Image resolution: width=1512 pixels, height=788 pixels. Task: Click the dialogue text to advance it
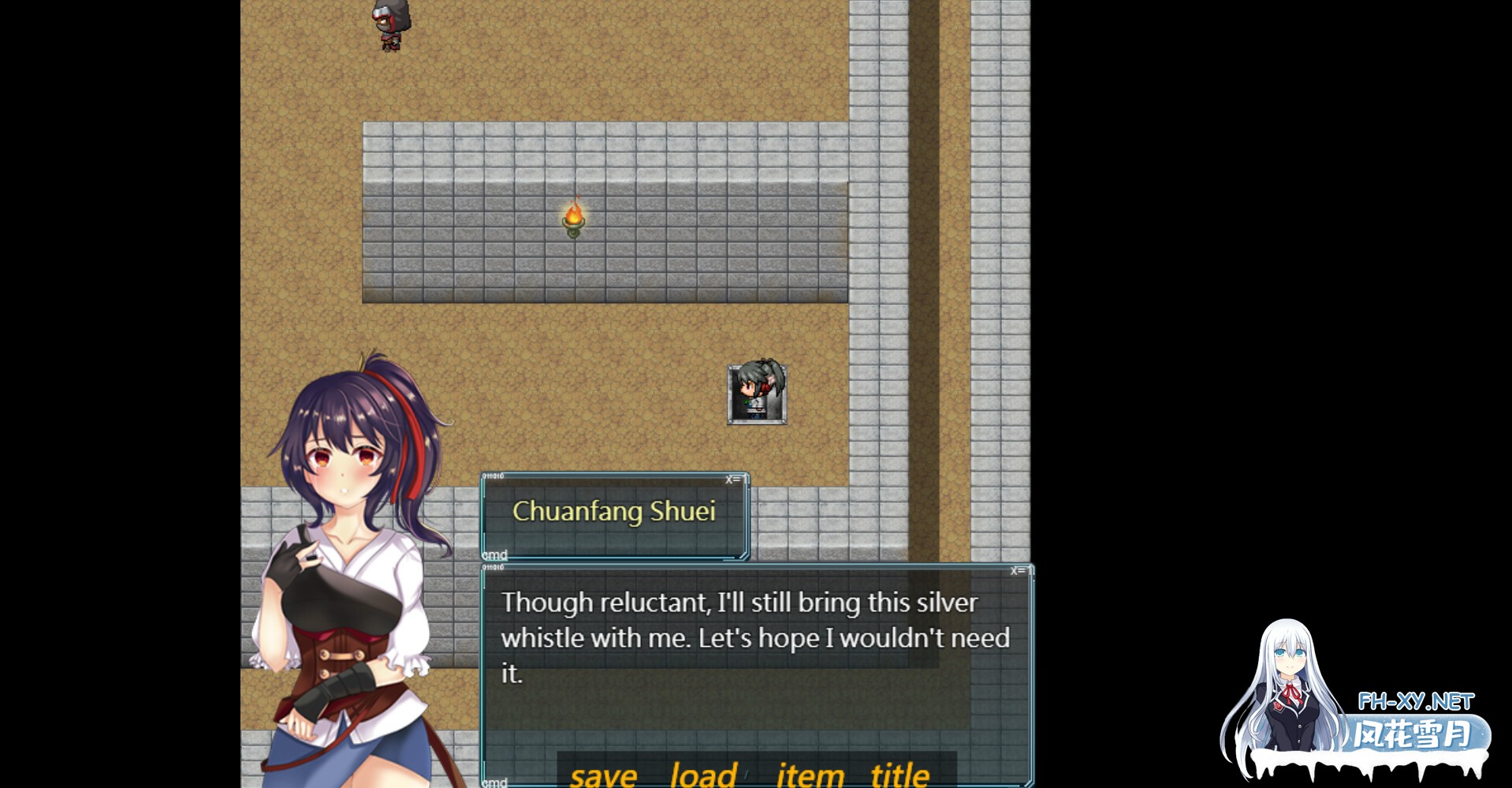(755, 639)
